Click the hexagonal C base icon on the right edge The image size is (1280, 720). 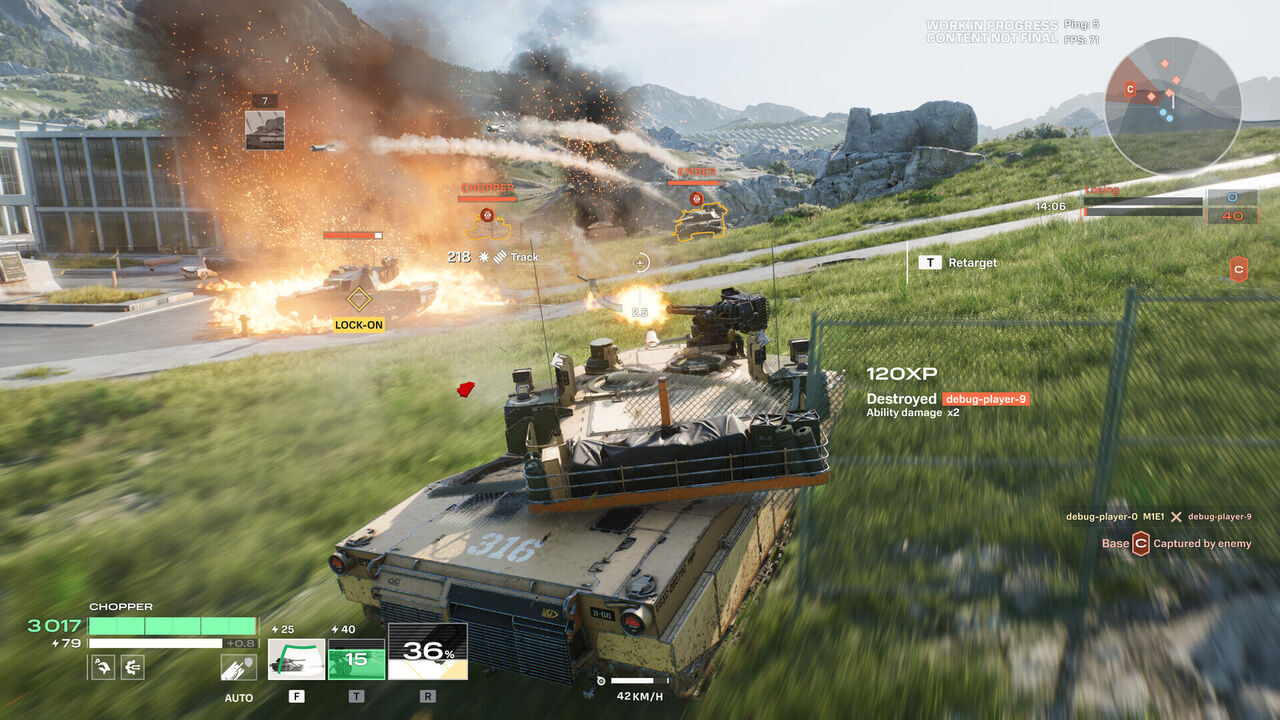[x=1237, y=266]
